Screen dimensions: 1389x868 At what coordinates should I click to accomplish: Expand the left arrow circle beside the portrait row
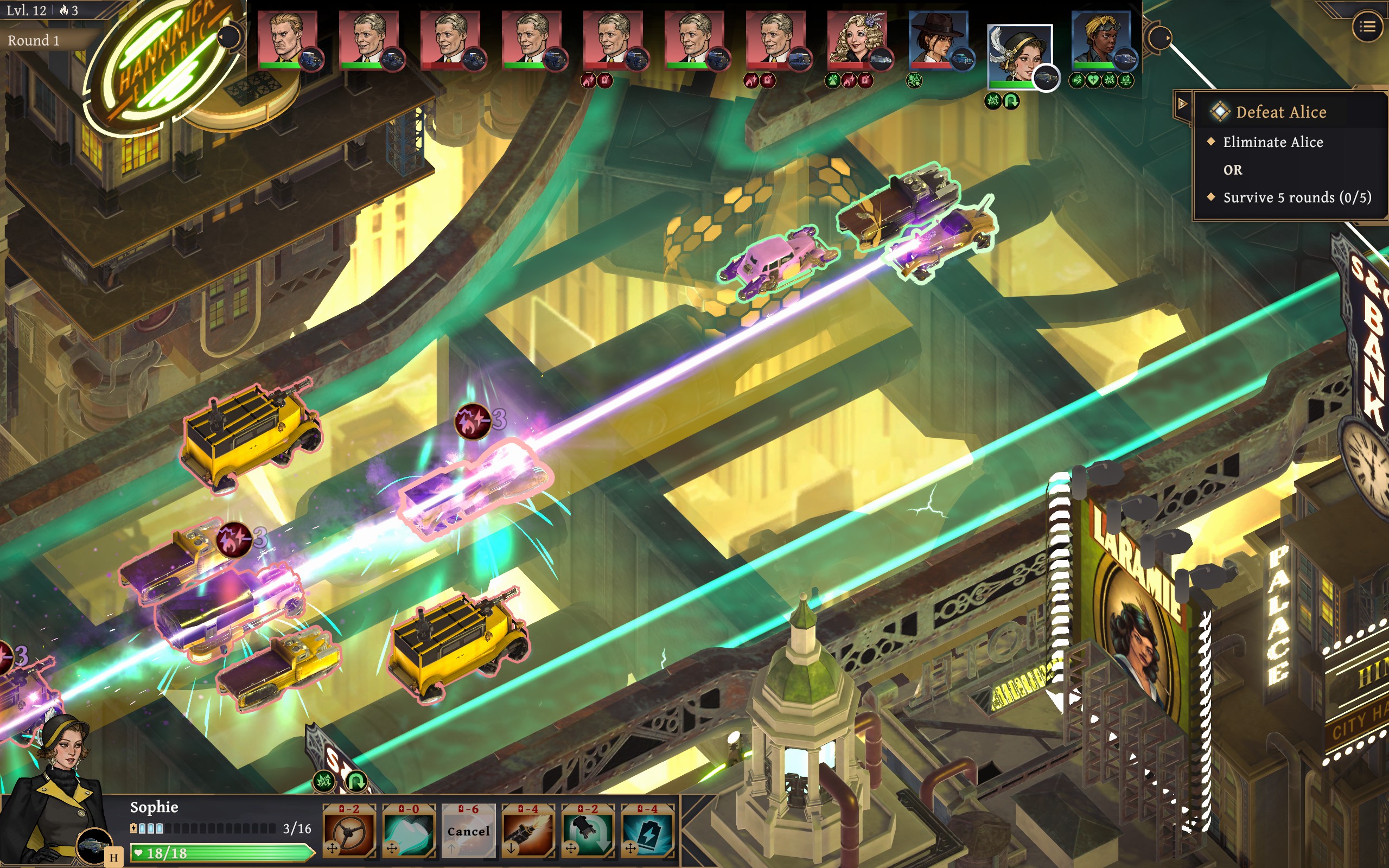pyautogui.click(x=230, y=36)
